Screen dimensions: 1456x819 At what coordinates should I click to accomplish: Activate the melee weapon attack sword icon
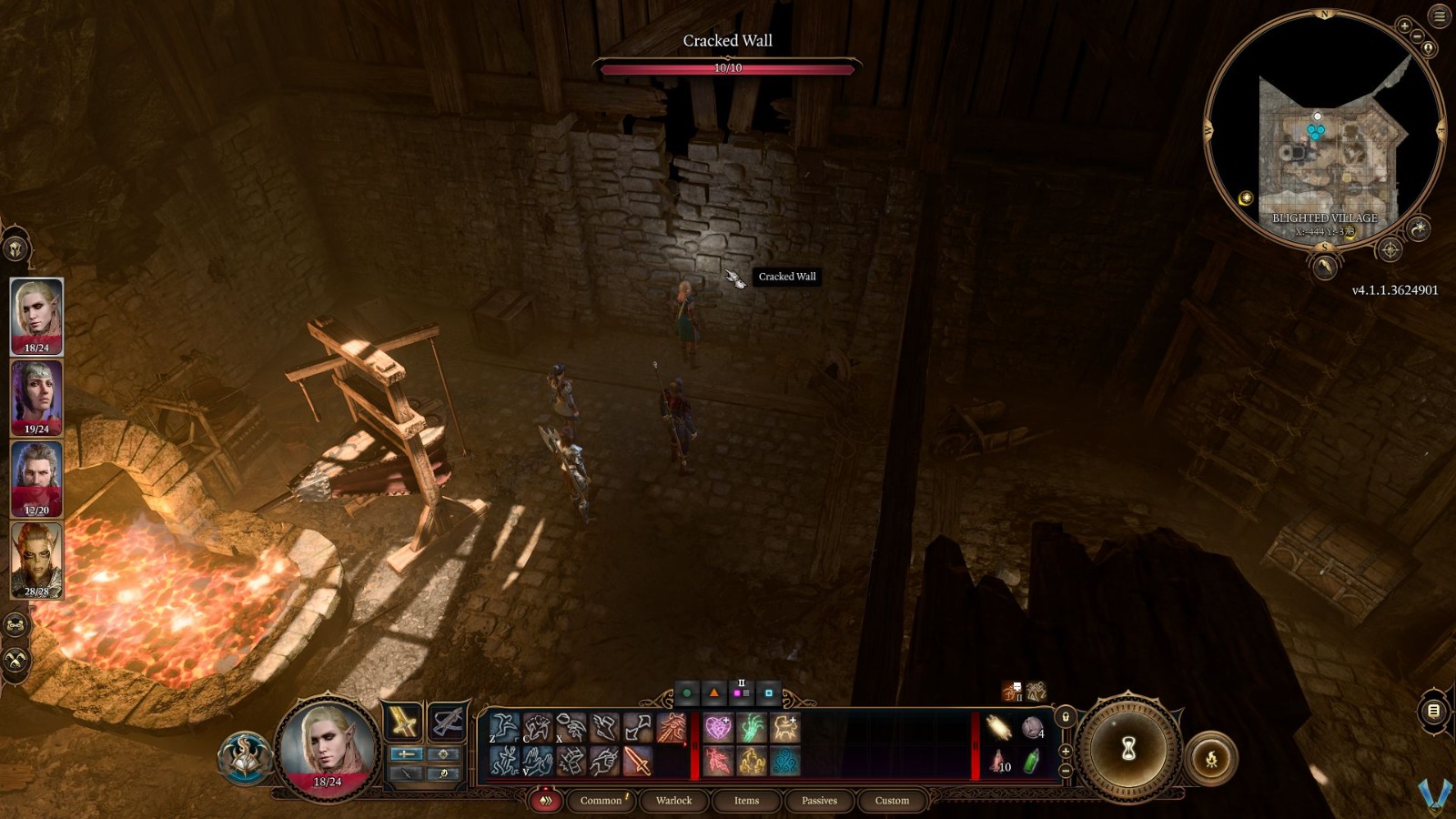click(x=637, y=762)
